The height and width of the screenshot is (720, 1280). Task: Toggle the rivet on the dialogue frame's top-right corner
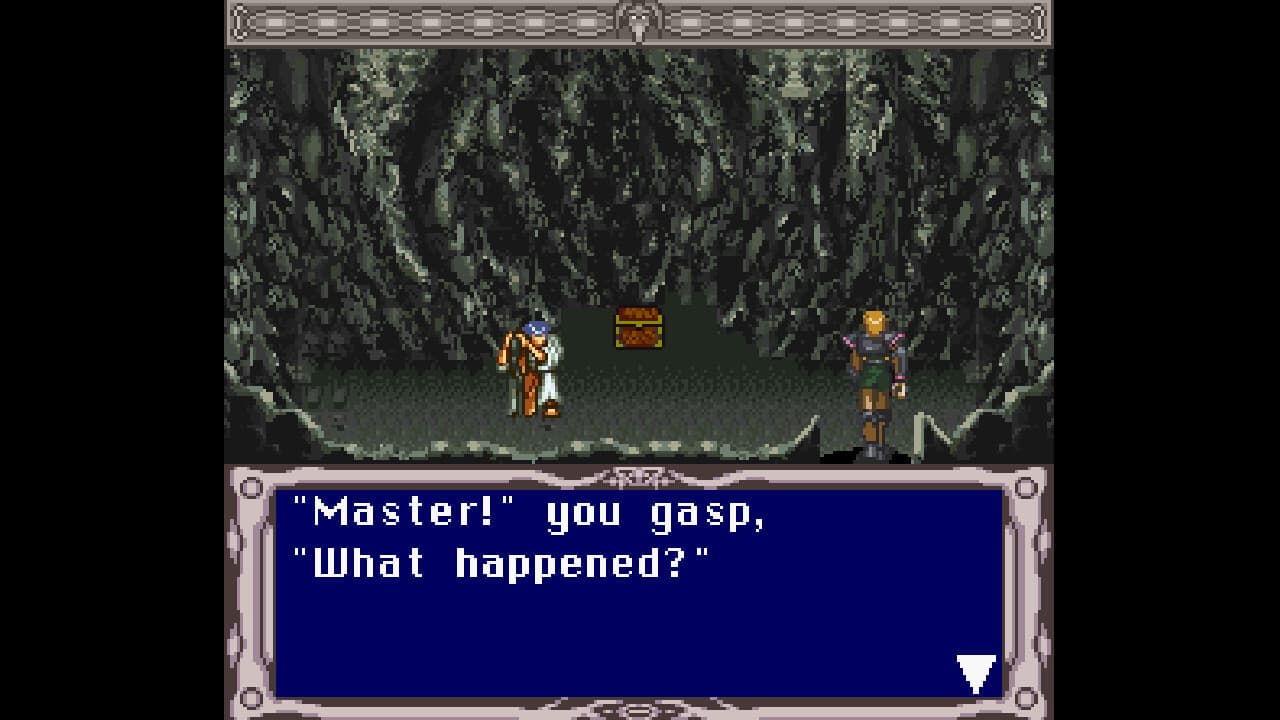pyautogui.click(x=1027, y=486)
